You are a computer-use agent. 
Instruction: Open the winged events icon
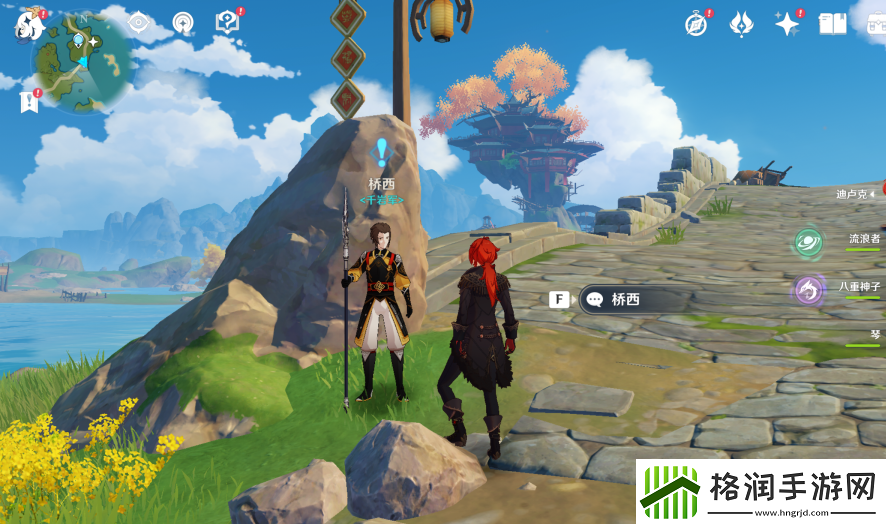[741, 23]
